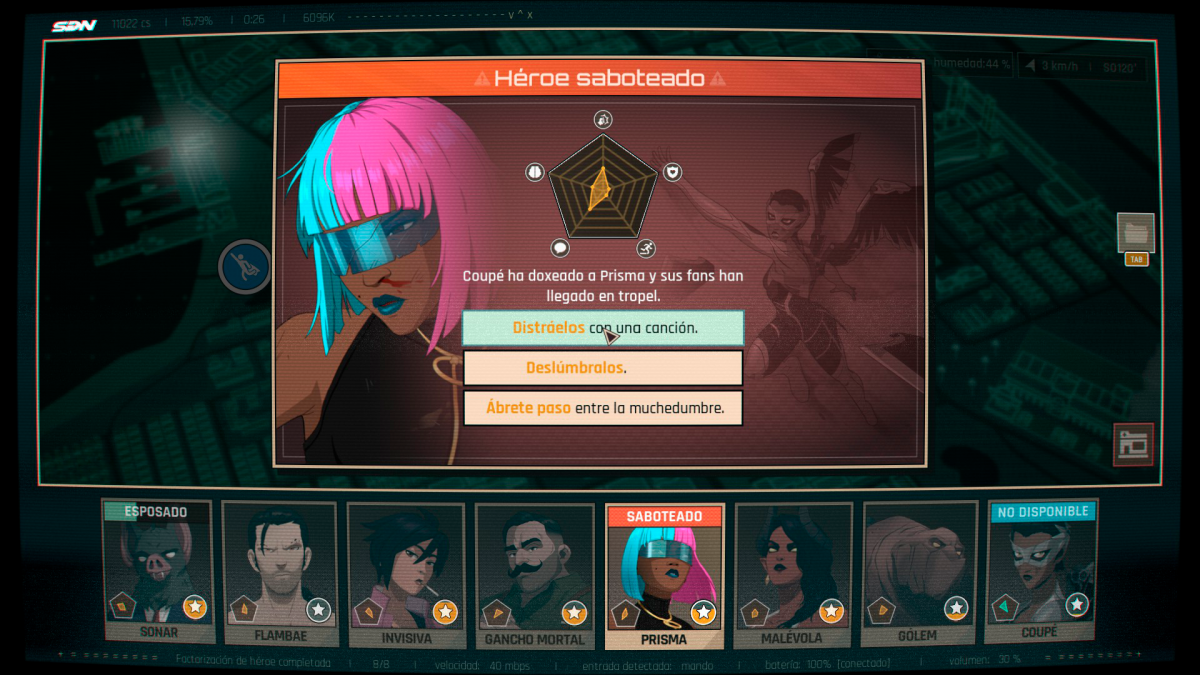Screen dimensions: 1200x675
Task: Click the fist stat icon atop the chart
Action: (603, 119)
